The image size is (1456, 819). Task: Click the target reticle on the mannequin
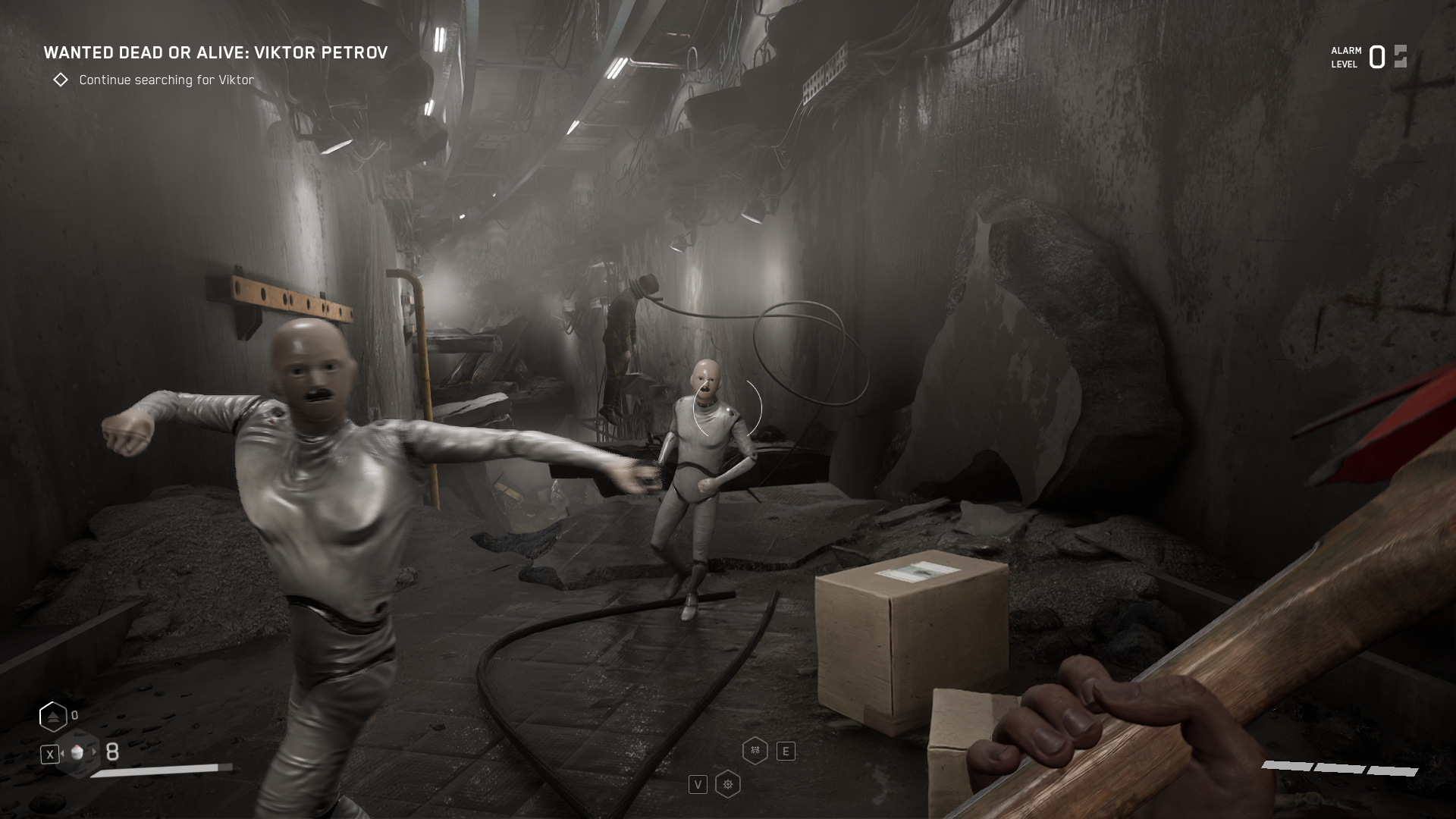tap(726, 409)
